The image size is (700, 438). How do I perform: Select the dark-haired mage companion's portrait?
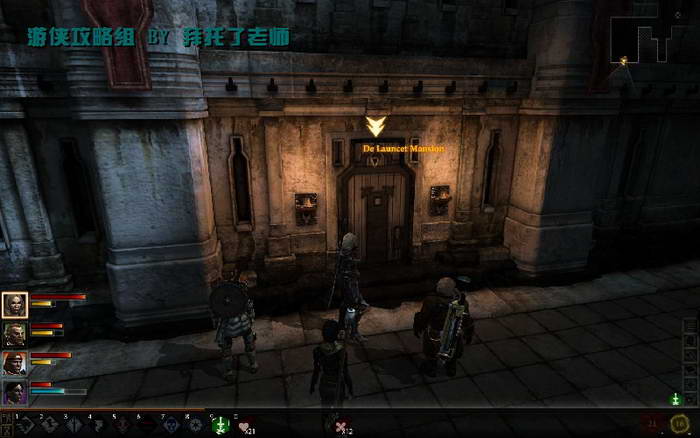point(15,392)
